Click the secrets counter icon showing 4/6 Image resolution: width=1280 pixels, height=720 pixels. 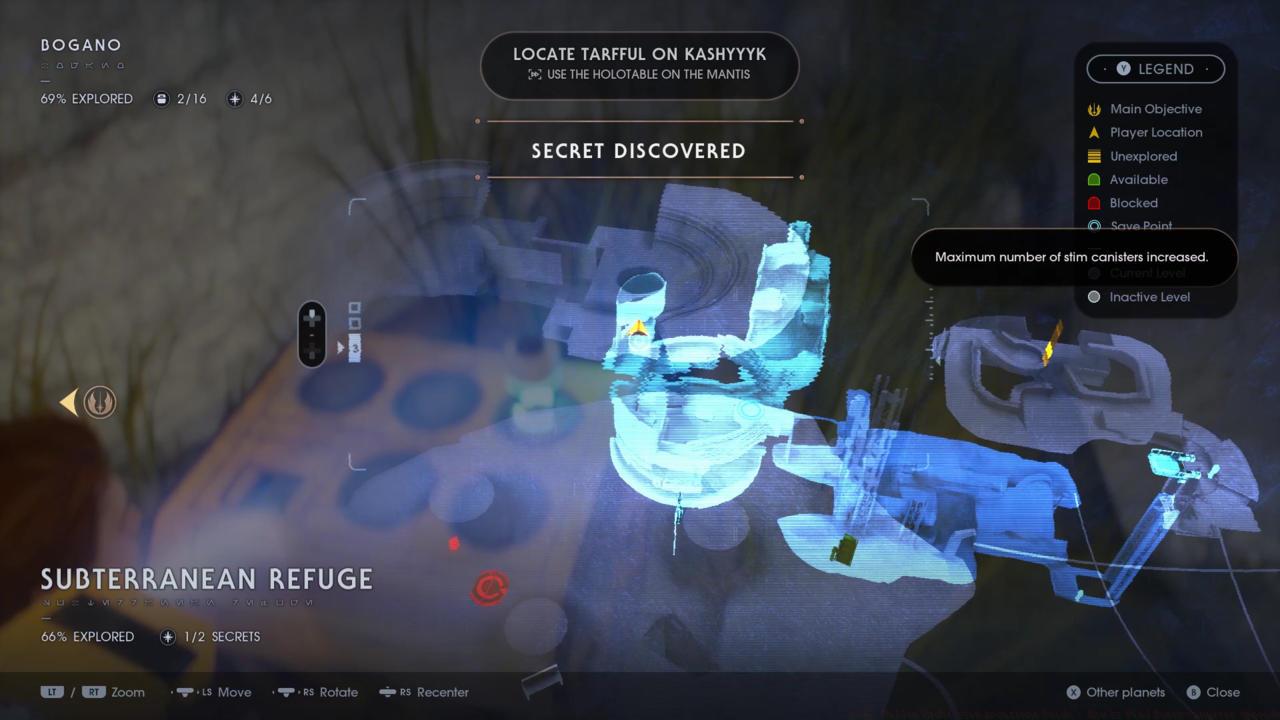(234, 99)
